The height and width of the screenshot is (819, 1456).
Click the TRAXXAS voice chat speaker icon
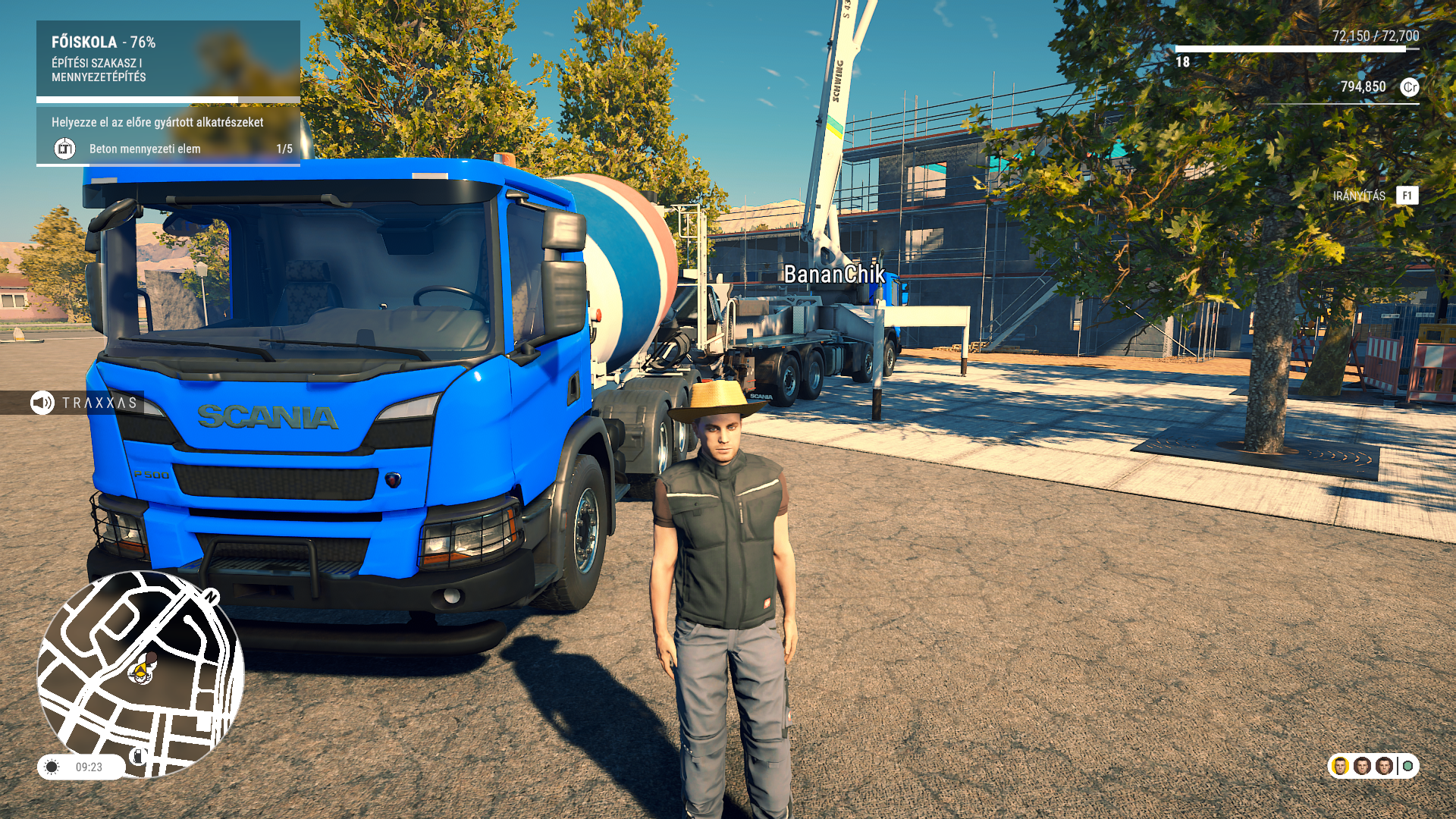pyautogui.click(x=42, y=403)
